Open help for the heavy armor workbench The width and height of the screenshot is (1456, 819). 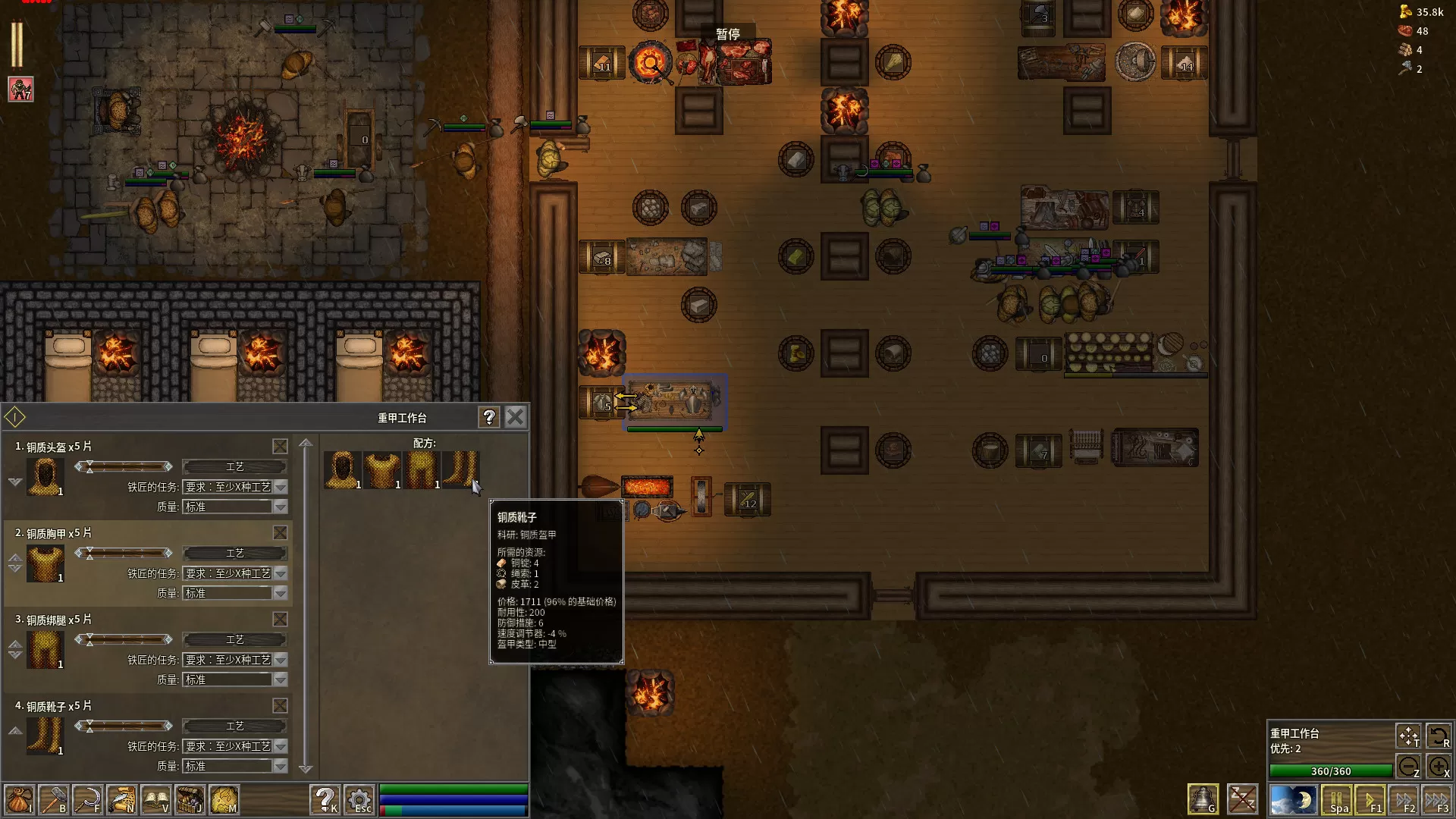[x=489, y=417]
